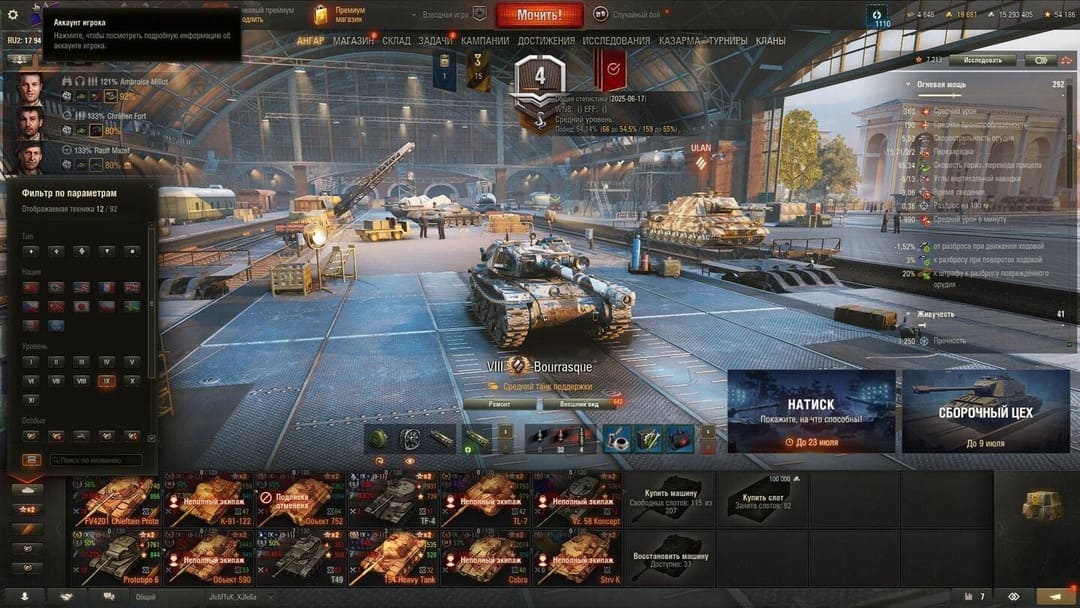The width and height of the screenshot is (1080, 608).
Task: Open the settings gear icon
Action: pyautogui.click(x=13, y=15)
